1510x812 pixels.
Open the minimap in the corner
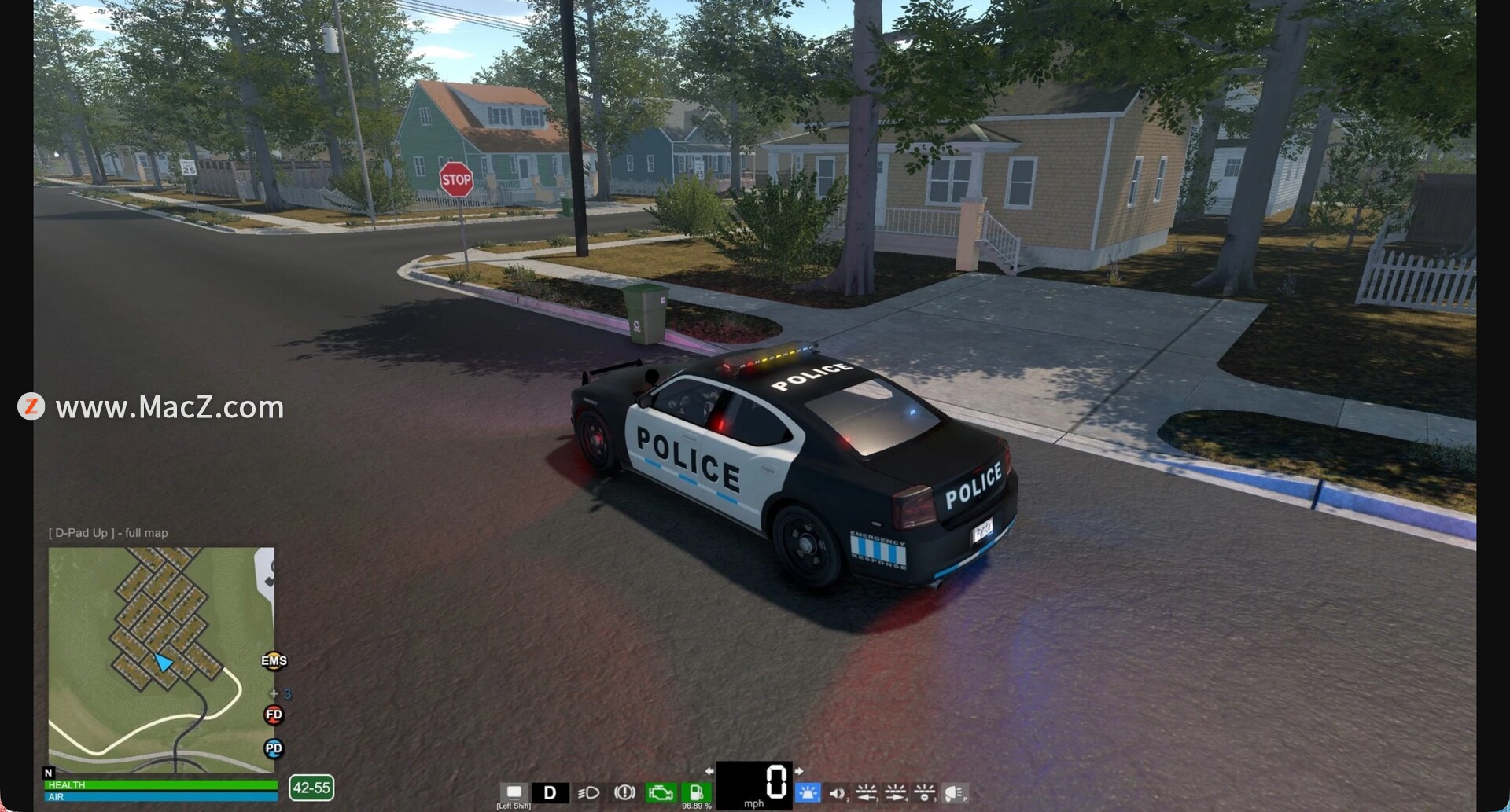(161, 659)
